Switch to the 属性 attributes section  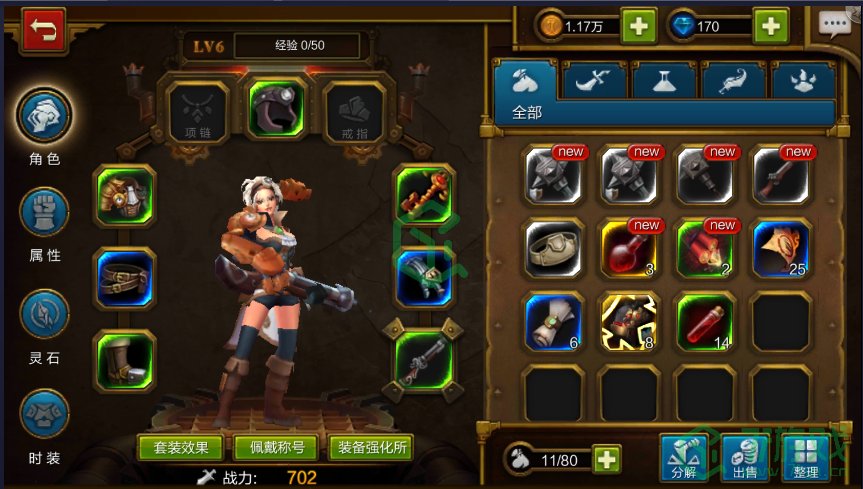45,211
